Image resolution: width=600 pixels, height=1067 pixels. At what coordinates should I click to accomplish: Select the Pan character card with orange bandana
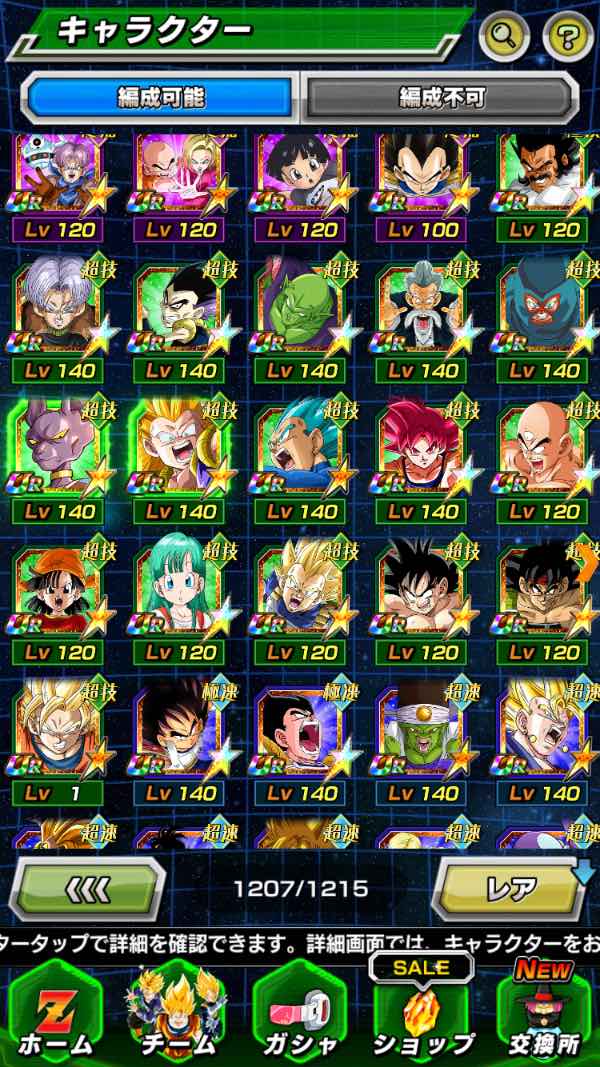(x=61, y=592)
